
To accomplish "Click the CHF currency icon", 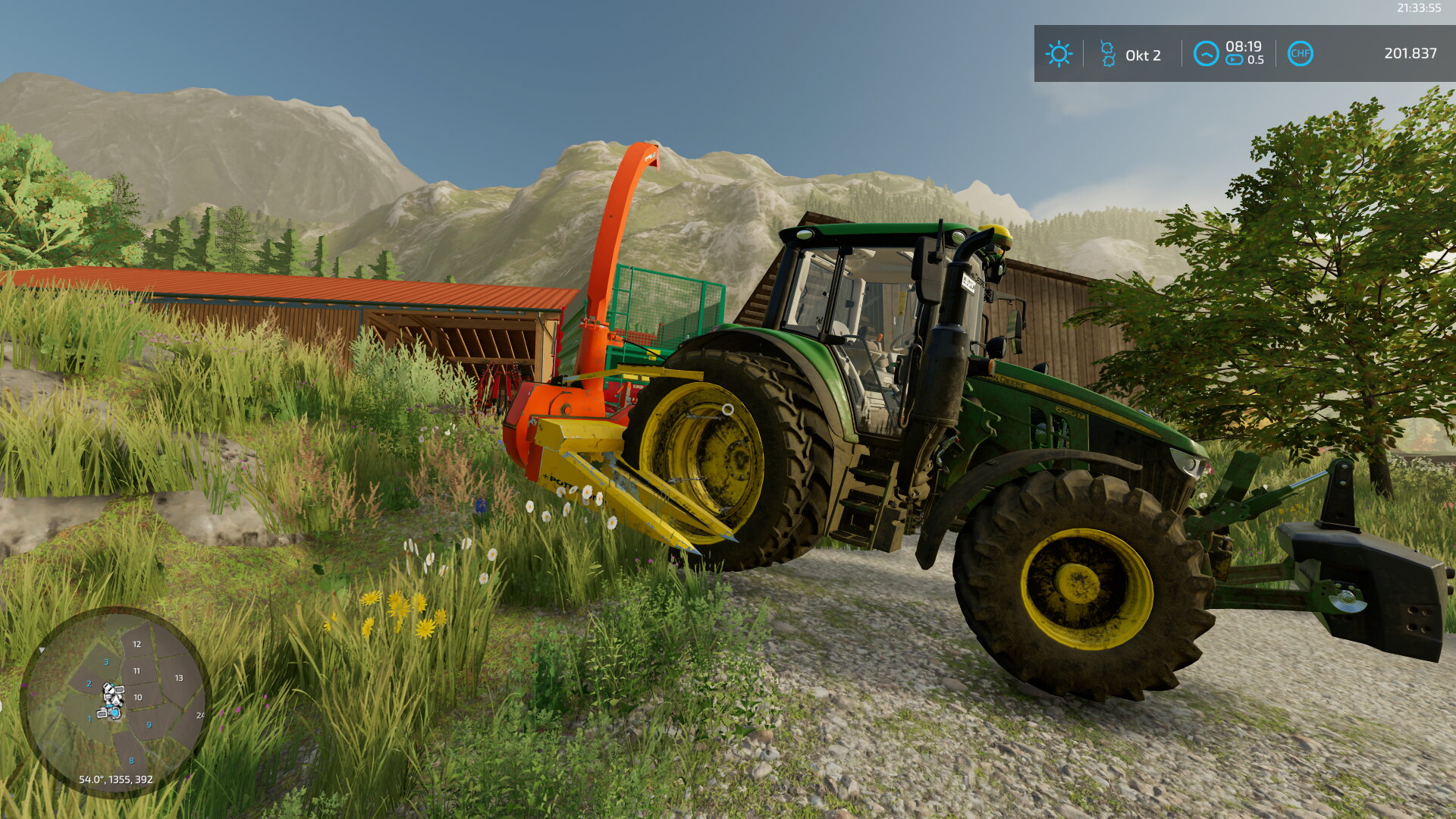I will pyautogui.click(x=1300, y=54).
